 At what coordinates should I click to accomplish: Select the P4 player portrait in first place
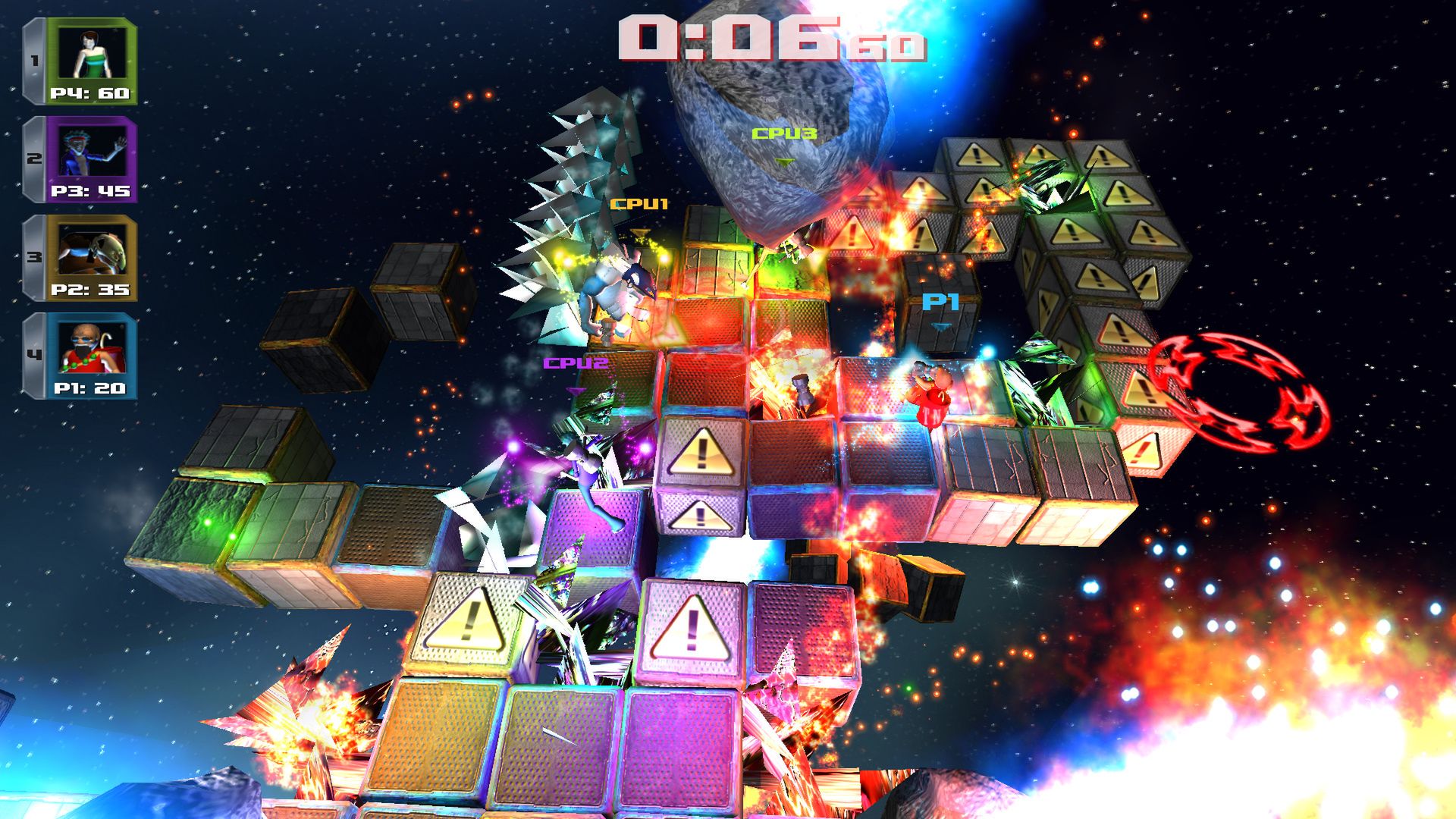[x=91, y=55]
